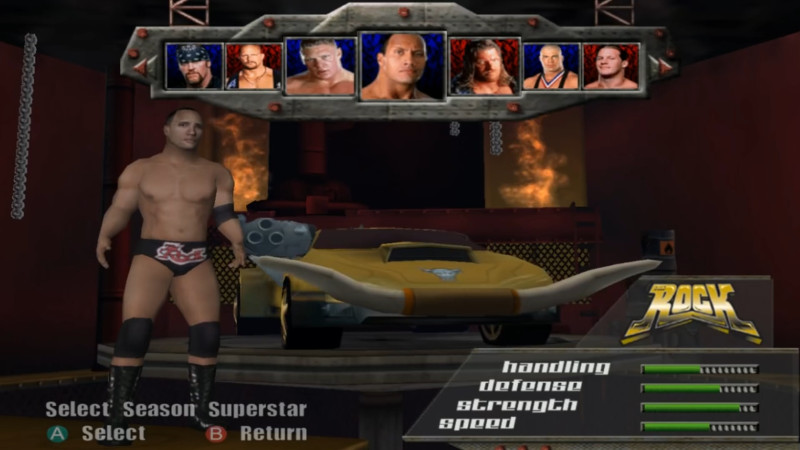This screenshot has height=450, width=800.
Task: Choose the superstar portrait wearing a bandana
Action: point(194,66)
